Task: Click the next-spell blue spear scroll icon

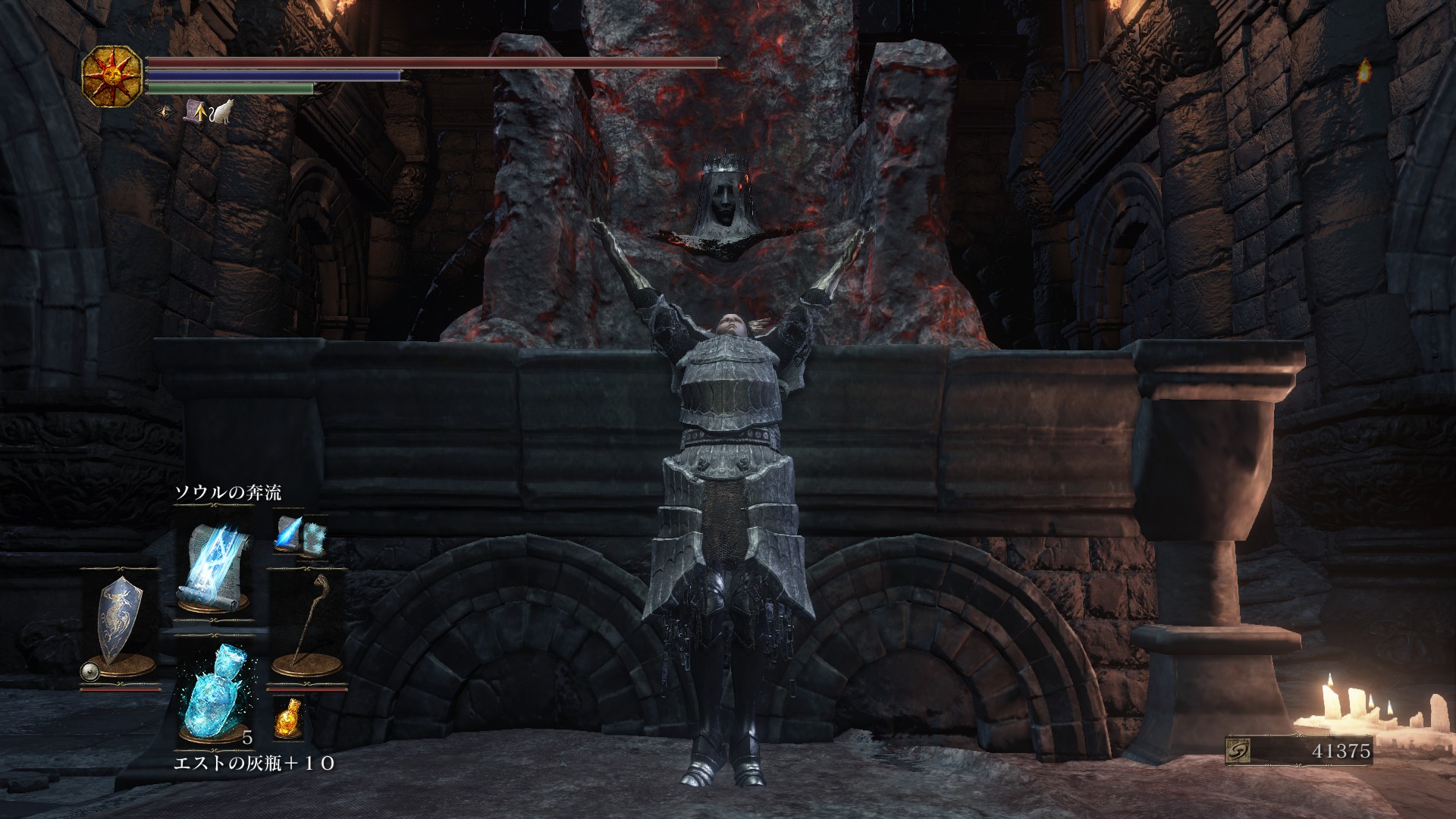Action: [x=288, y=532]
